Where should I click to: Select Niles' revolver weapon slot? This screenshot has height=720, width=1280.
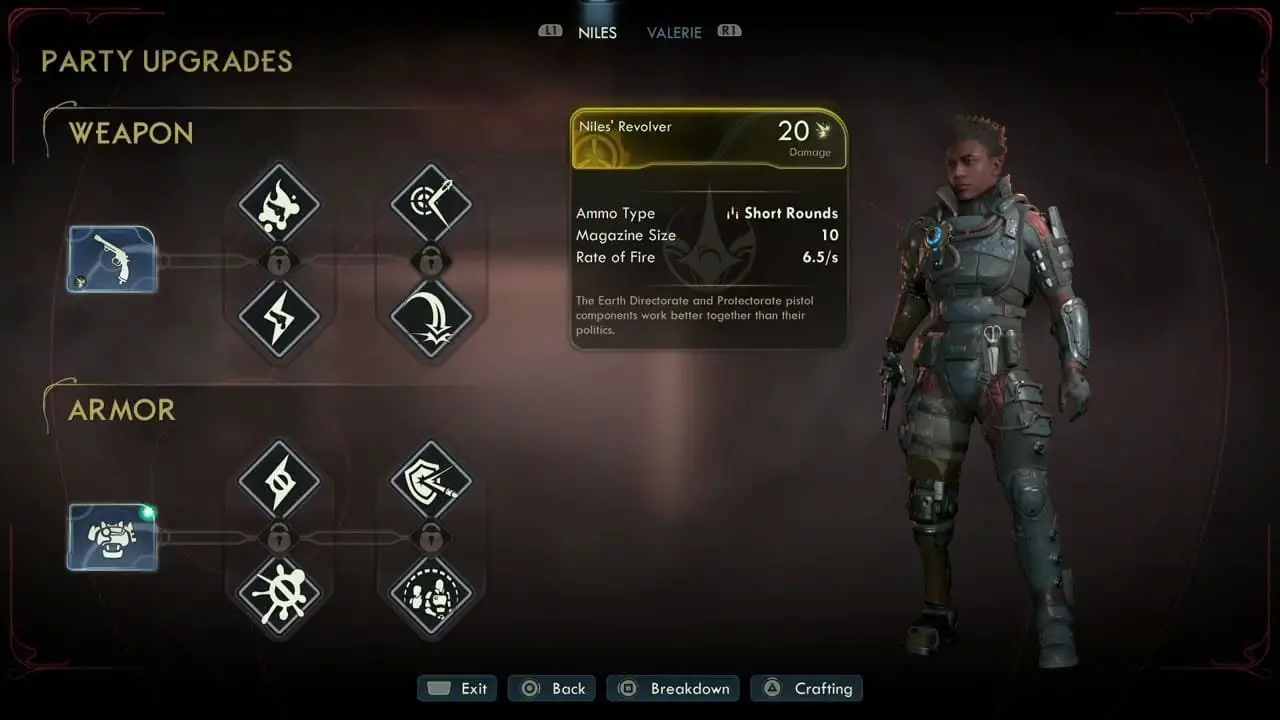(112, 259)
